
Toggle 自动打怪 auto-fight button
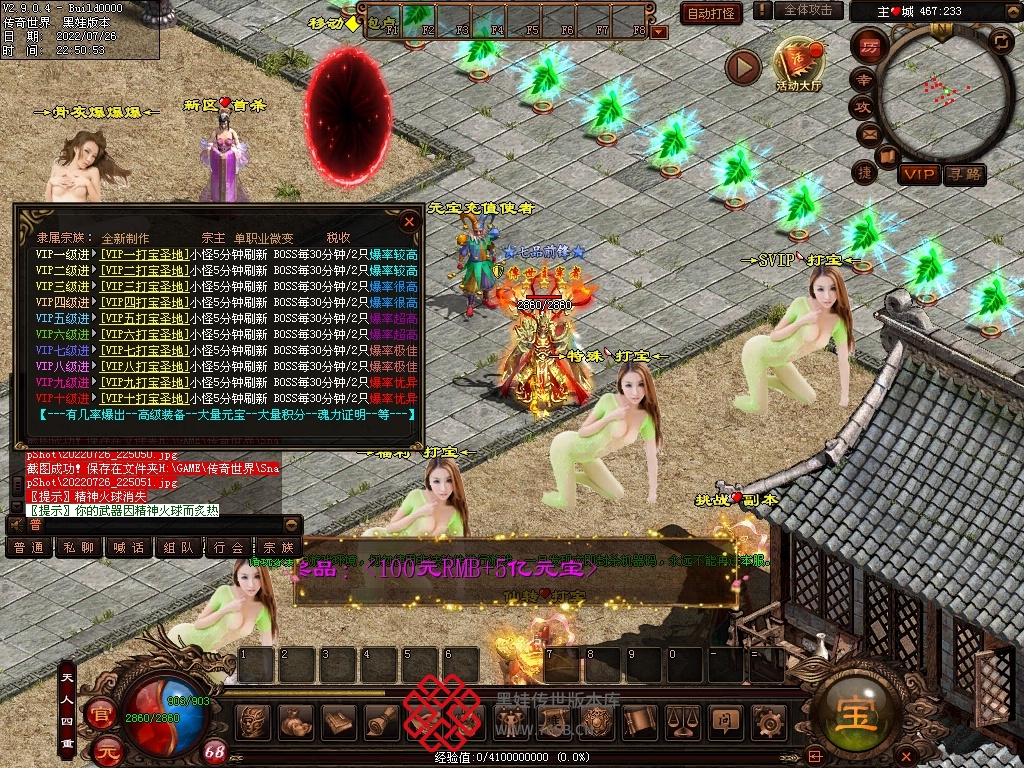711,13
